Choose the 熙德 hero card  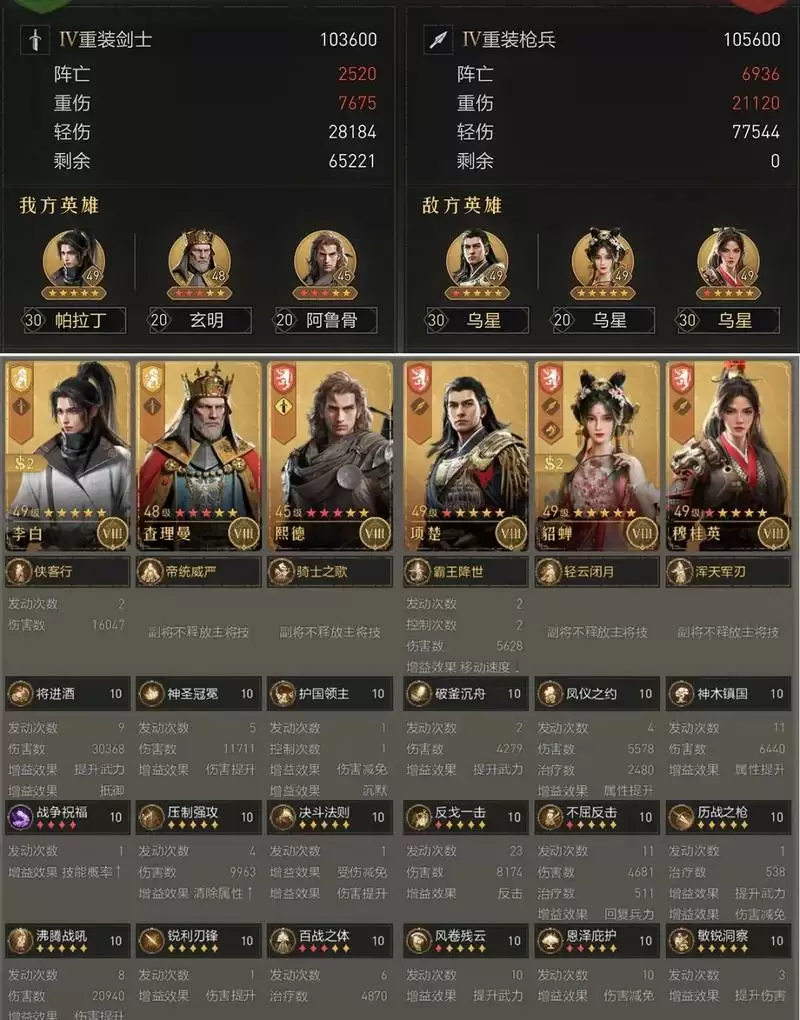(328, 455)
